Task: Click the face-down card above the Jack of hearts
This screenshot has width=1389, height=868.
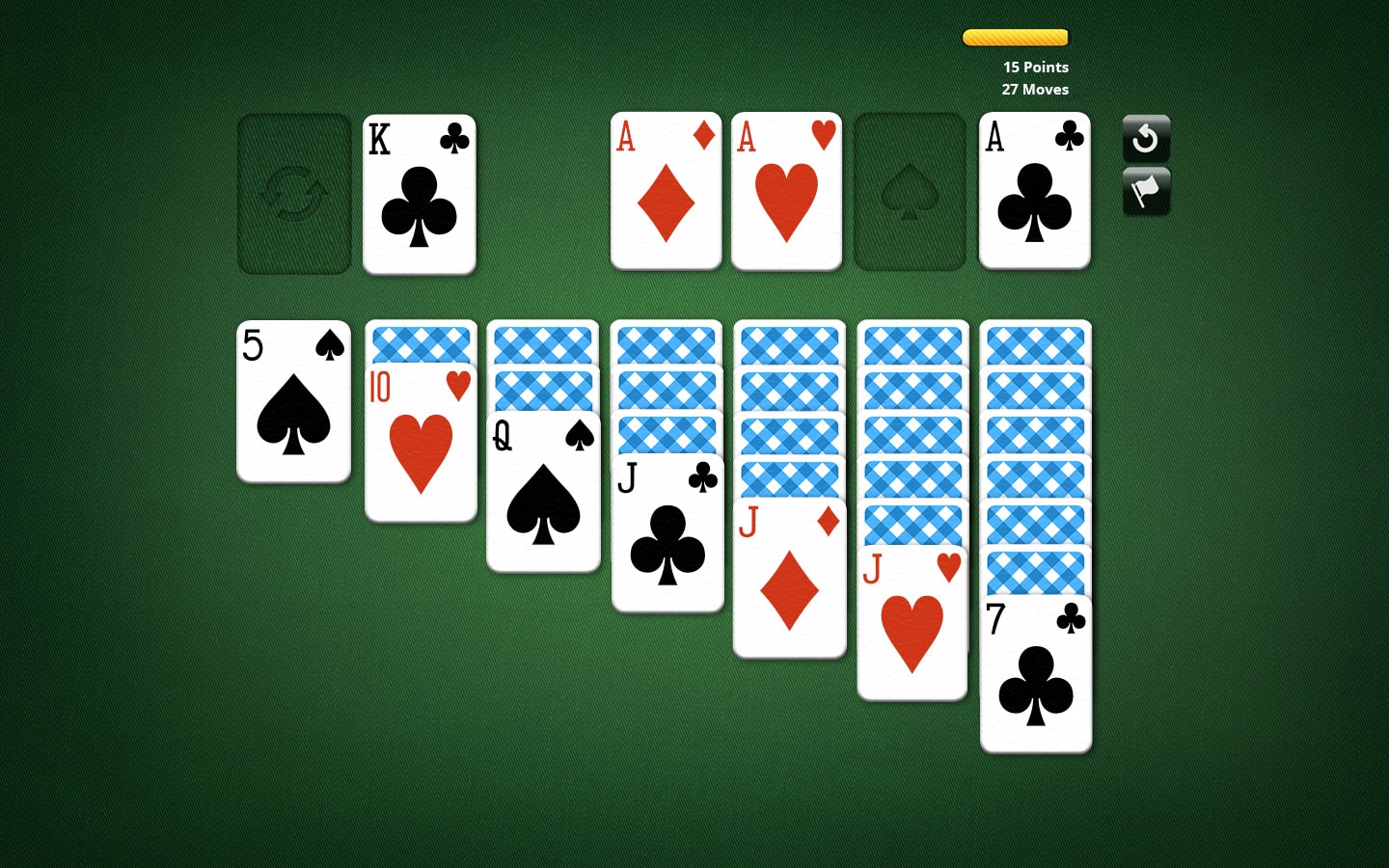Action: (x=912, y=526)
